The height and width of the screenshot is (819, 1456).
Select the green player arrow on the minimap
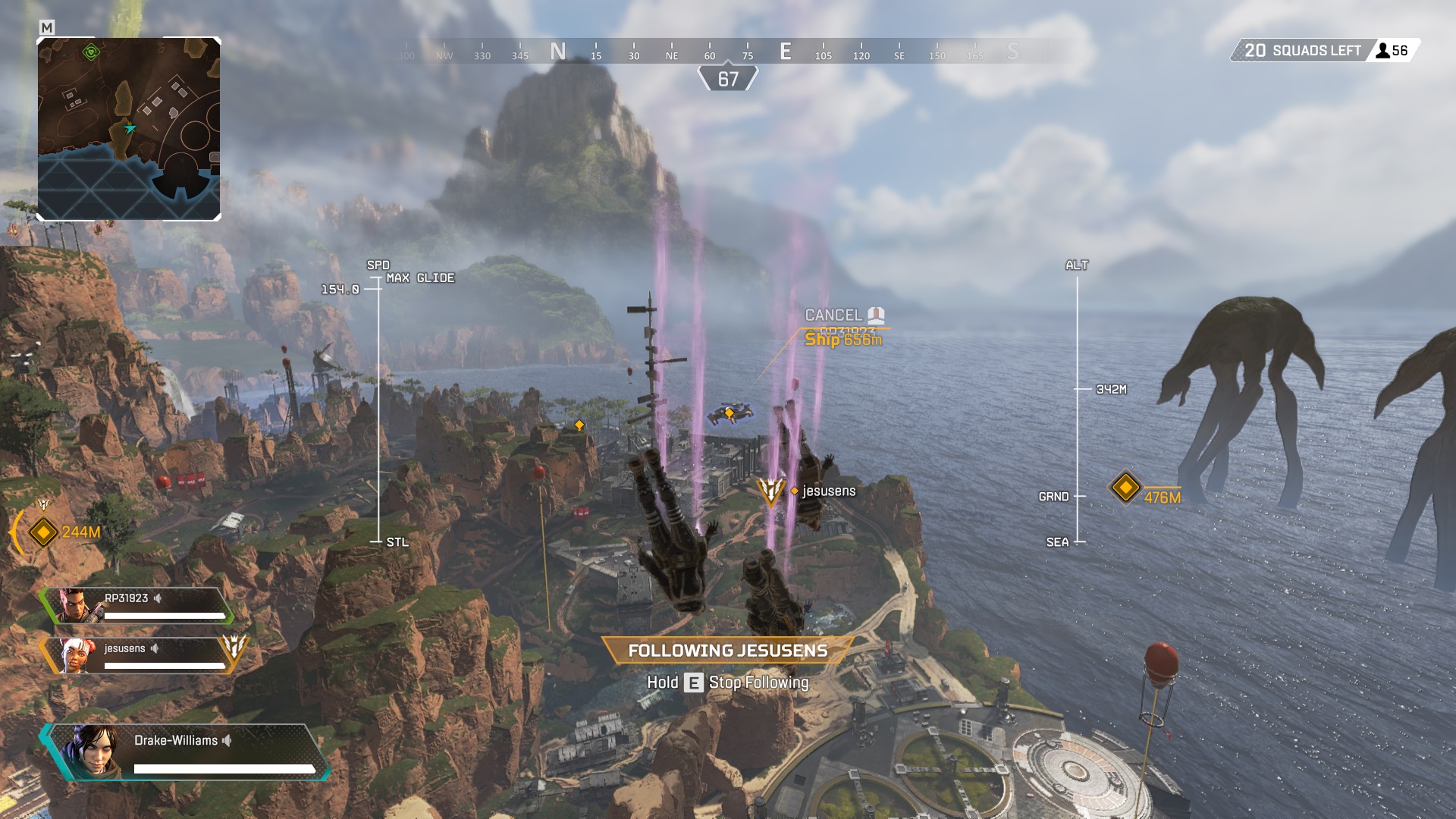coord(130,129)
